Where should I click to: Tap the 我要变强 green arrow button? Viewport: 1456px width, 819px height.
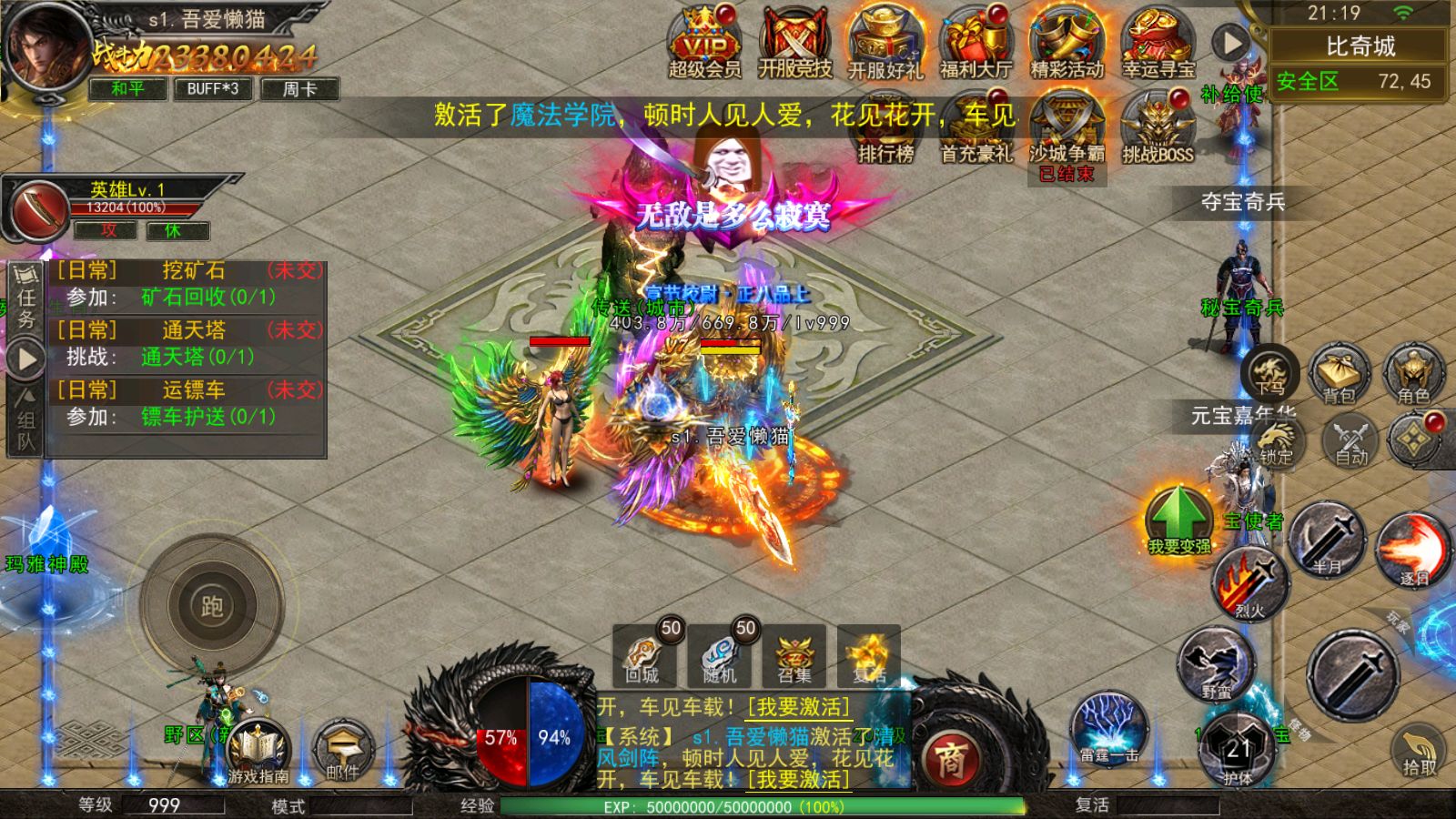pos(1178,521)
